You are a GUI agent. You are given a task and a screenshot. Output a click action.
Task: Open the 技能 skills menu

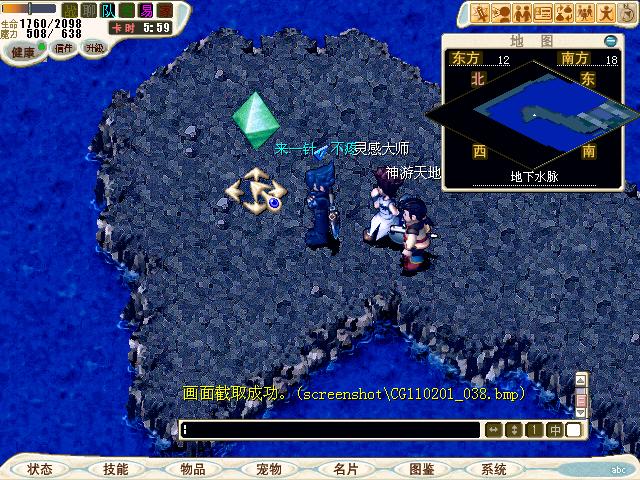[x=115, y=469]
